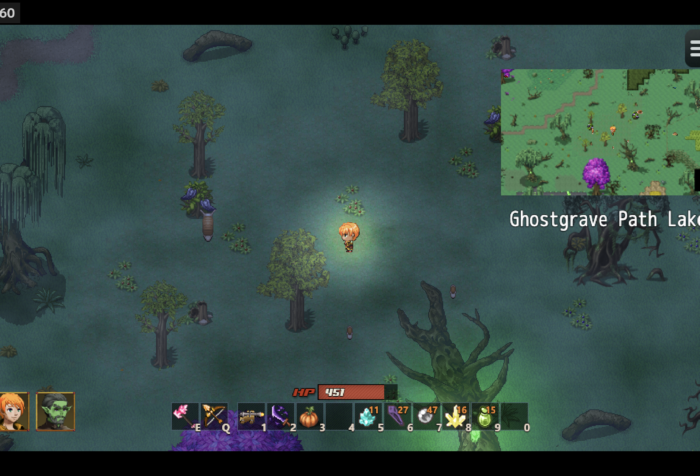Open the hamburger menu button
This screenshot has height=476, width=700.
click(693, 49)
